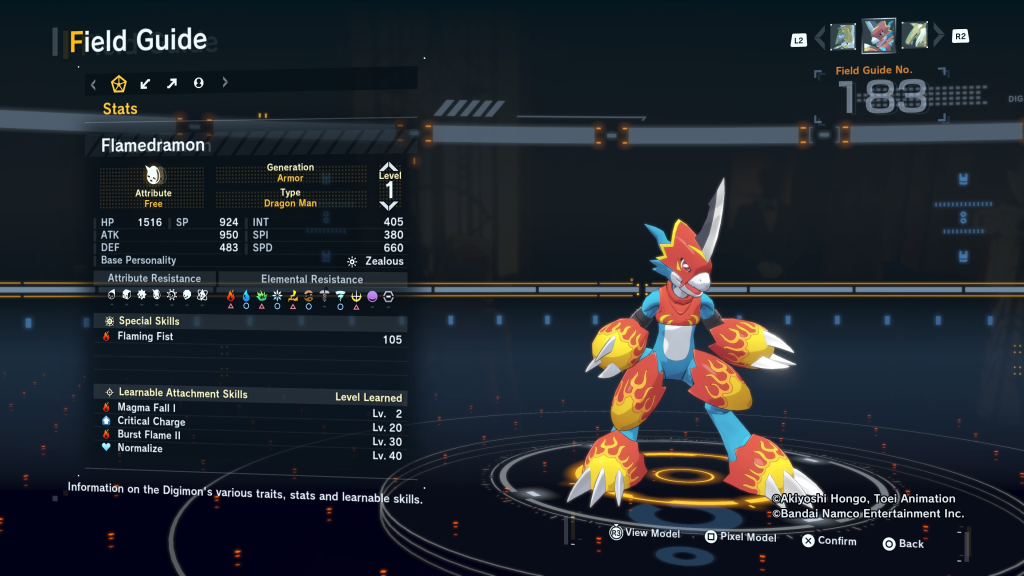
Task: Open the profile silhouette tab
Action: 198,83
